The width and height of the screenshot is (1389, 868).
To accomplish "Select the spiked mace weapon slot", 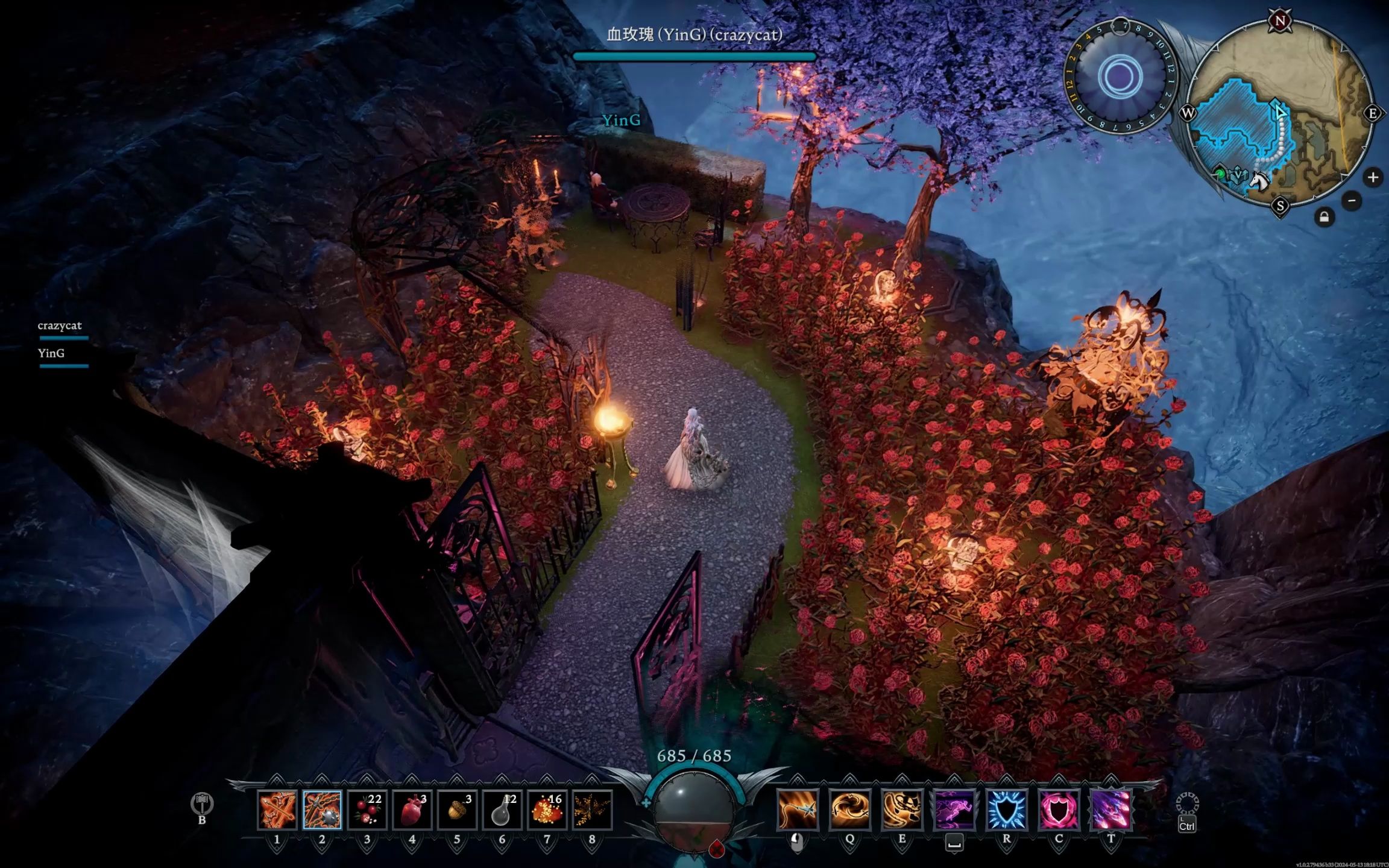I will (322, 810).
